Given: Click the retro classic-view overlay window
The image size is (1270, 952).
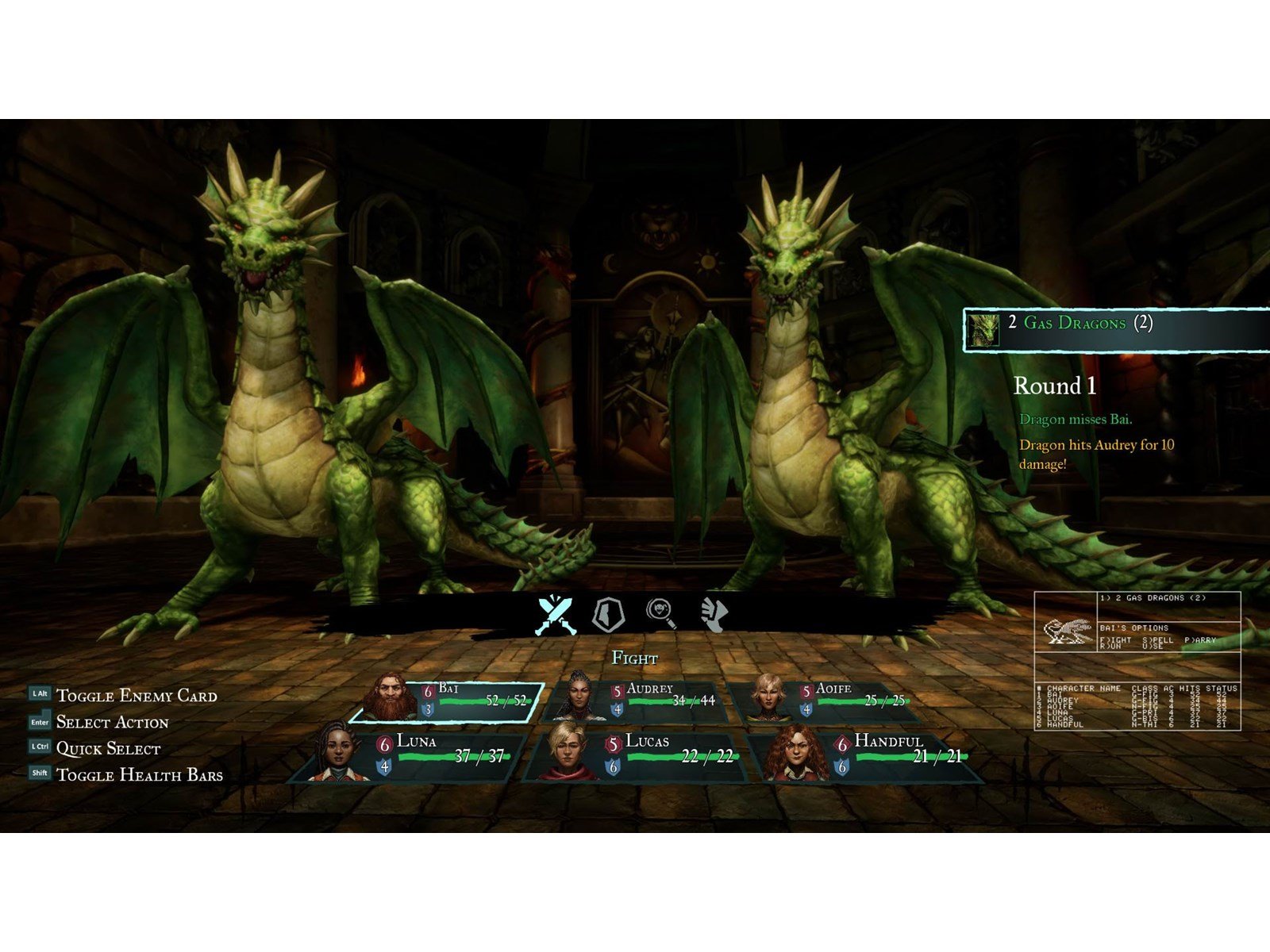Looking at the screenshot, I should [x=1137, y=660].
